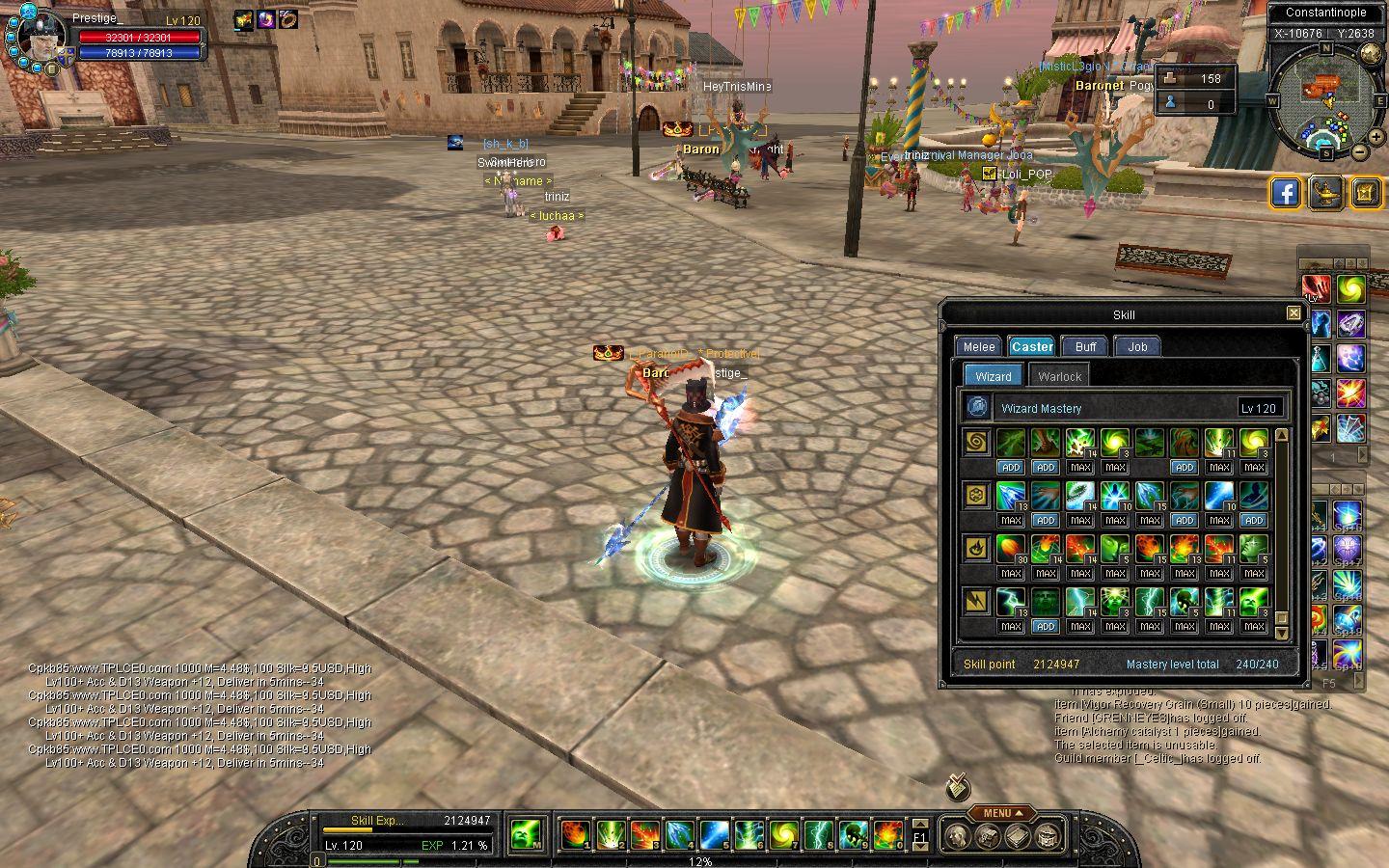The image size is (1389, 868).
Task: Open the magic lamp icon
Action: coord(1326,193)
